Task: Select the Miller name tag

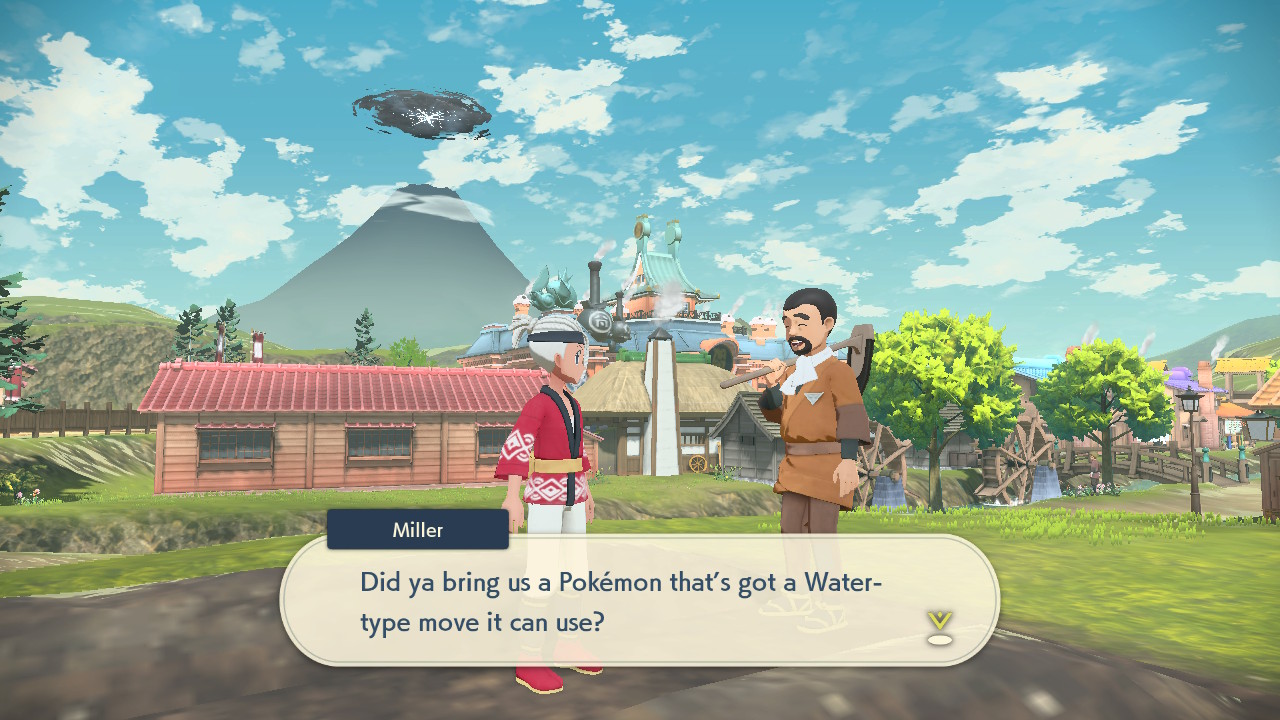Action: tap(417, 530)
